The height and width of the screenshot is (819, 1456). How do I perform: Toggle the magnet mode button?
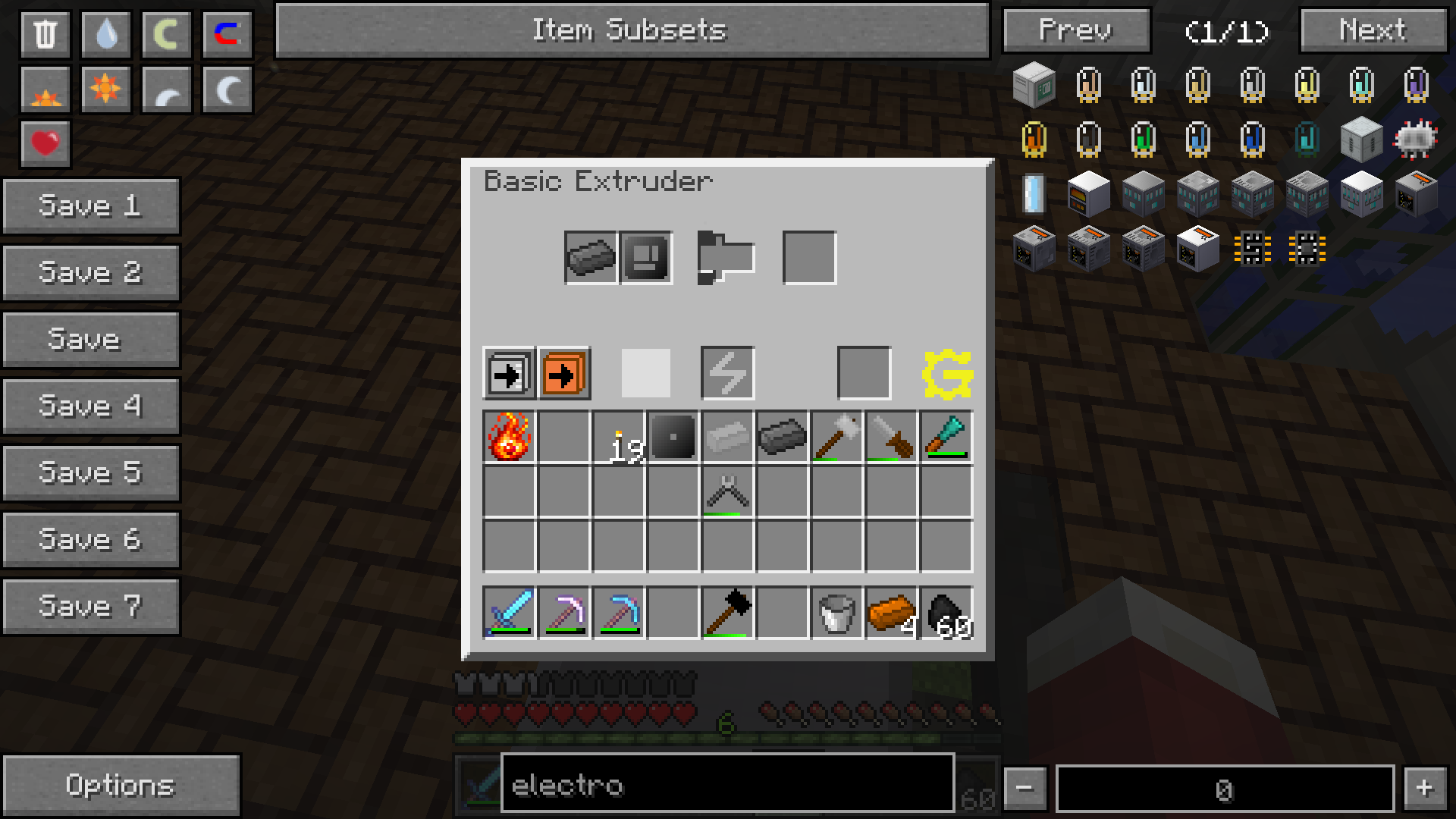[227, 34]
